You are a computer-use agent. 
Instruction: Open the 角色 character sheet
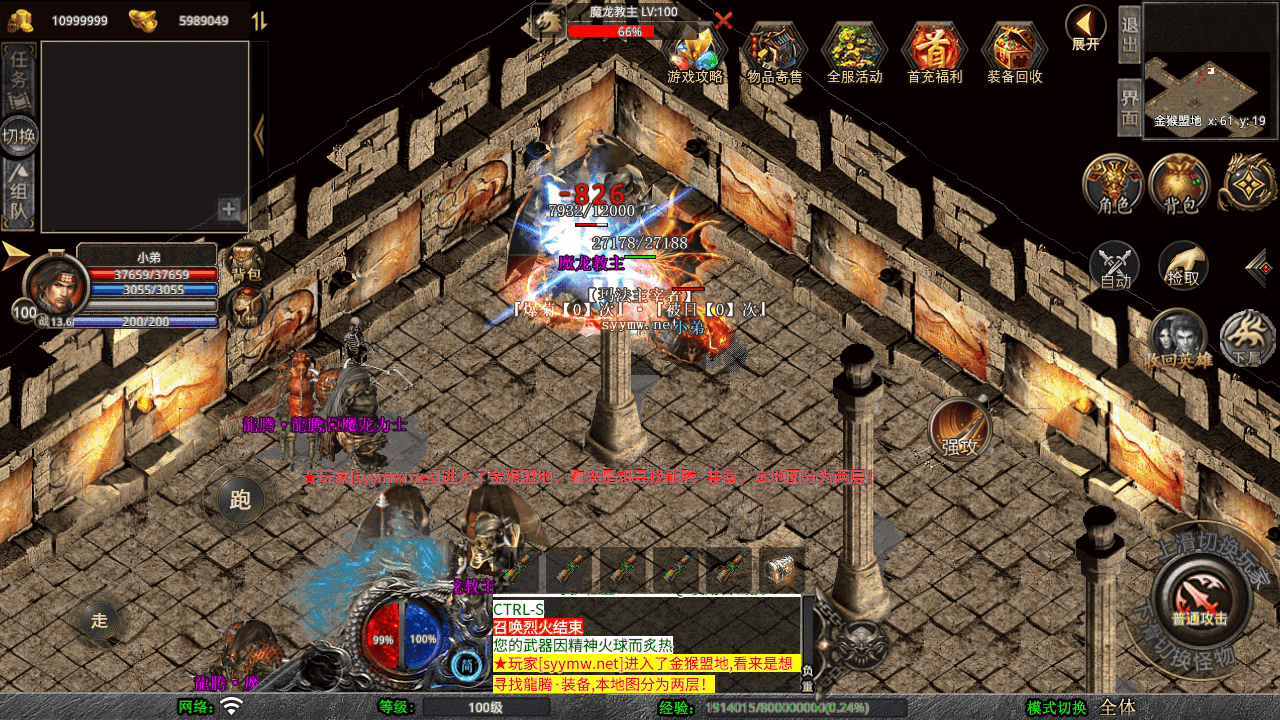(x=1113, y=184)
